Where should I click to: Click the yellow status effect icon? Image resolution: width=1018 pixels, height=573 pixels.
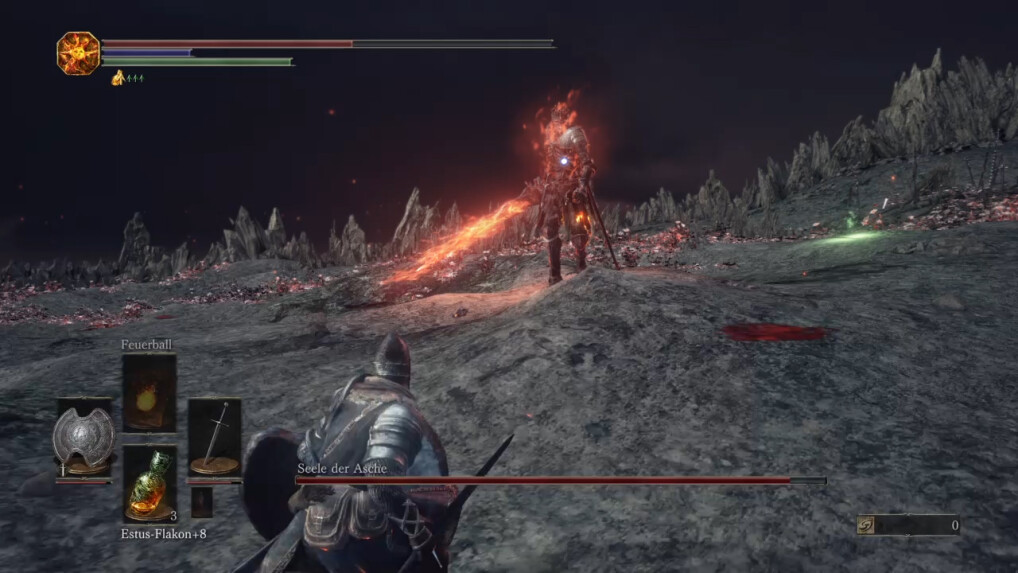tap(118, 78)
